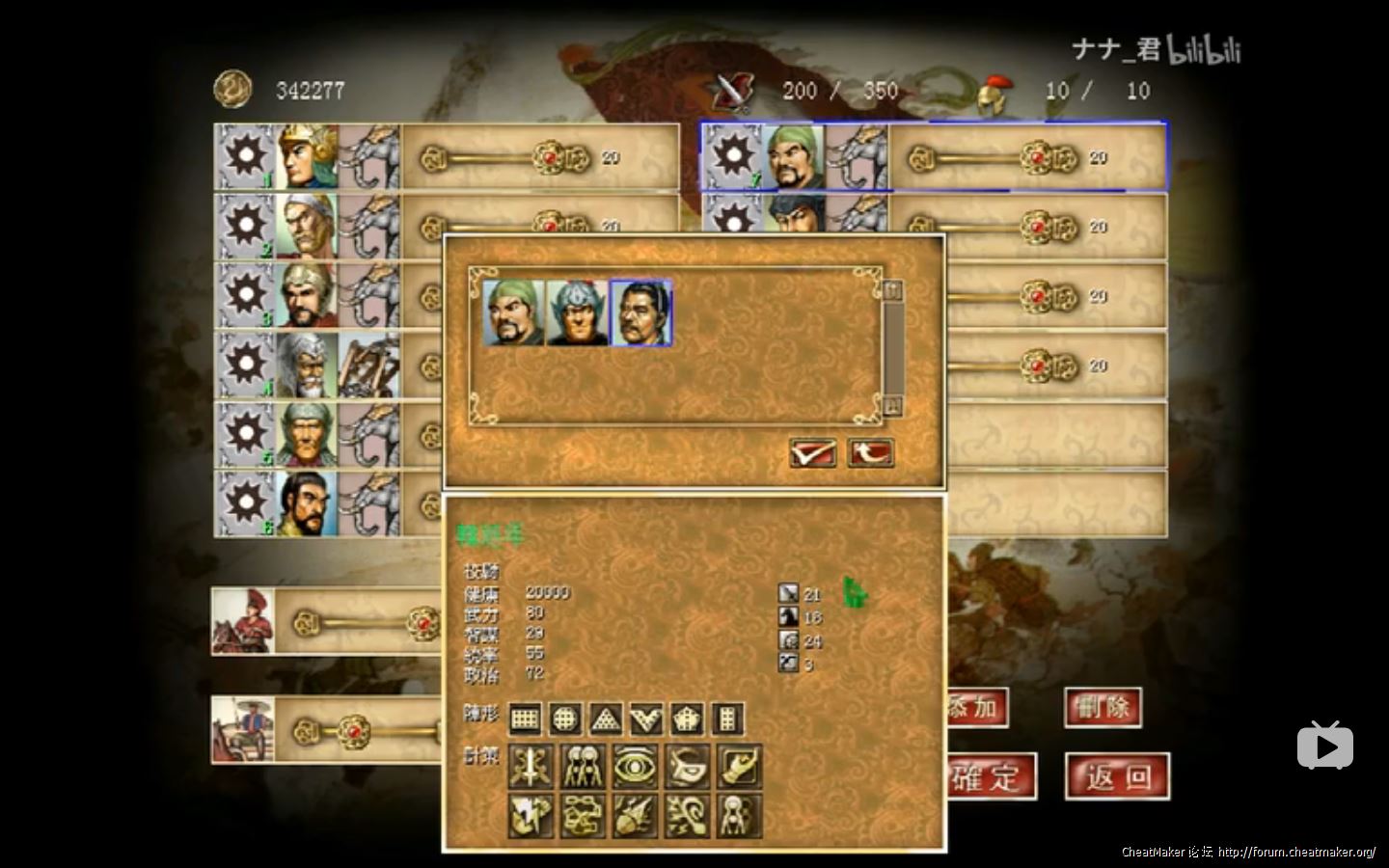The image size is (1389, 868).
Task: Click the popup list's scroll-down arrow
Action: point(892,405)
